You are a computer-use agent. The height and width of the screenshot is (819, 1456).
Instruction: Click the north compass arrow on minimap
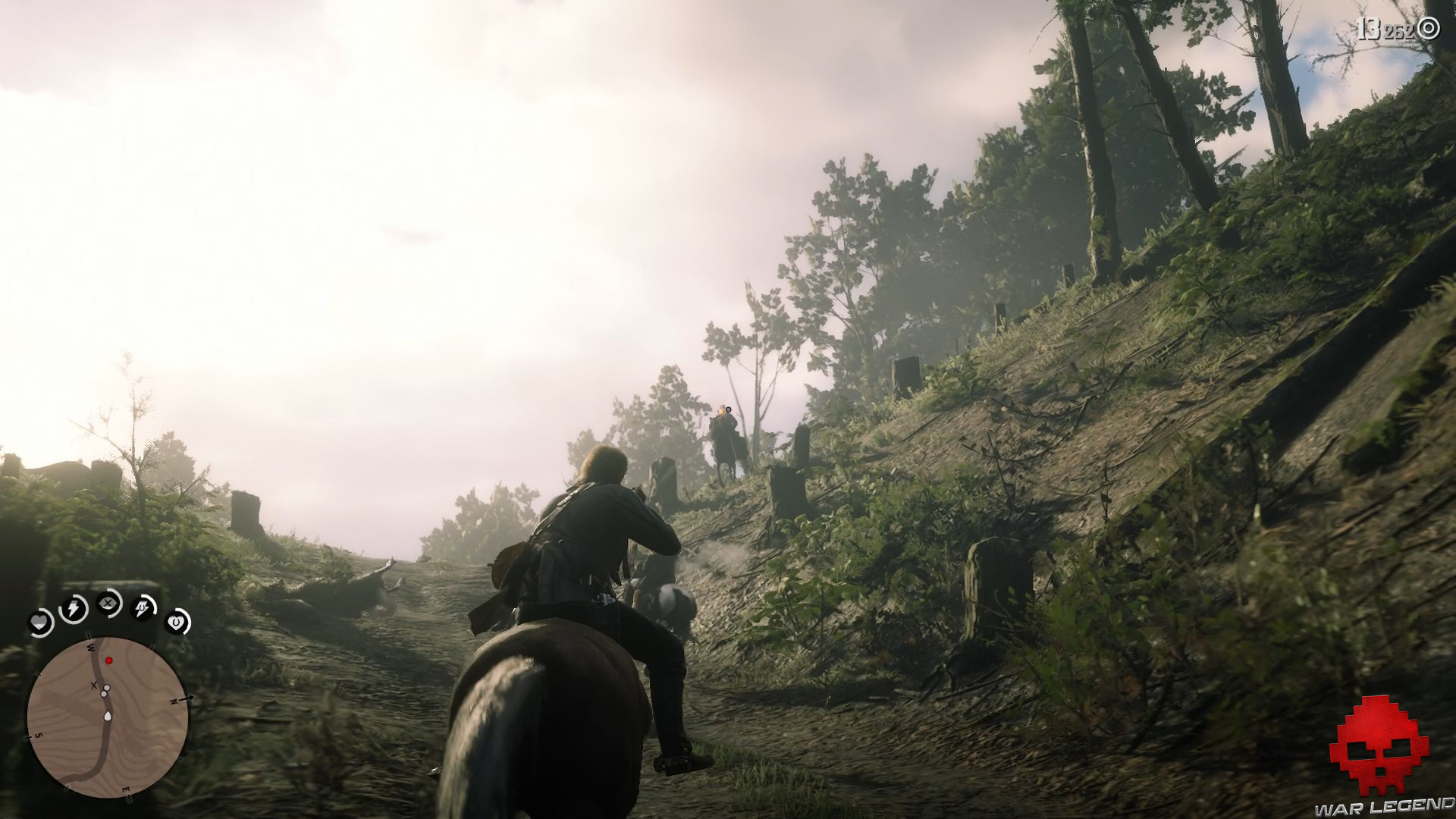184,699
